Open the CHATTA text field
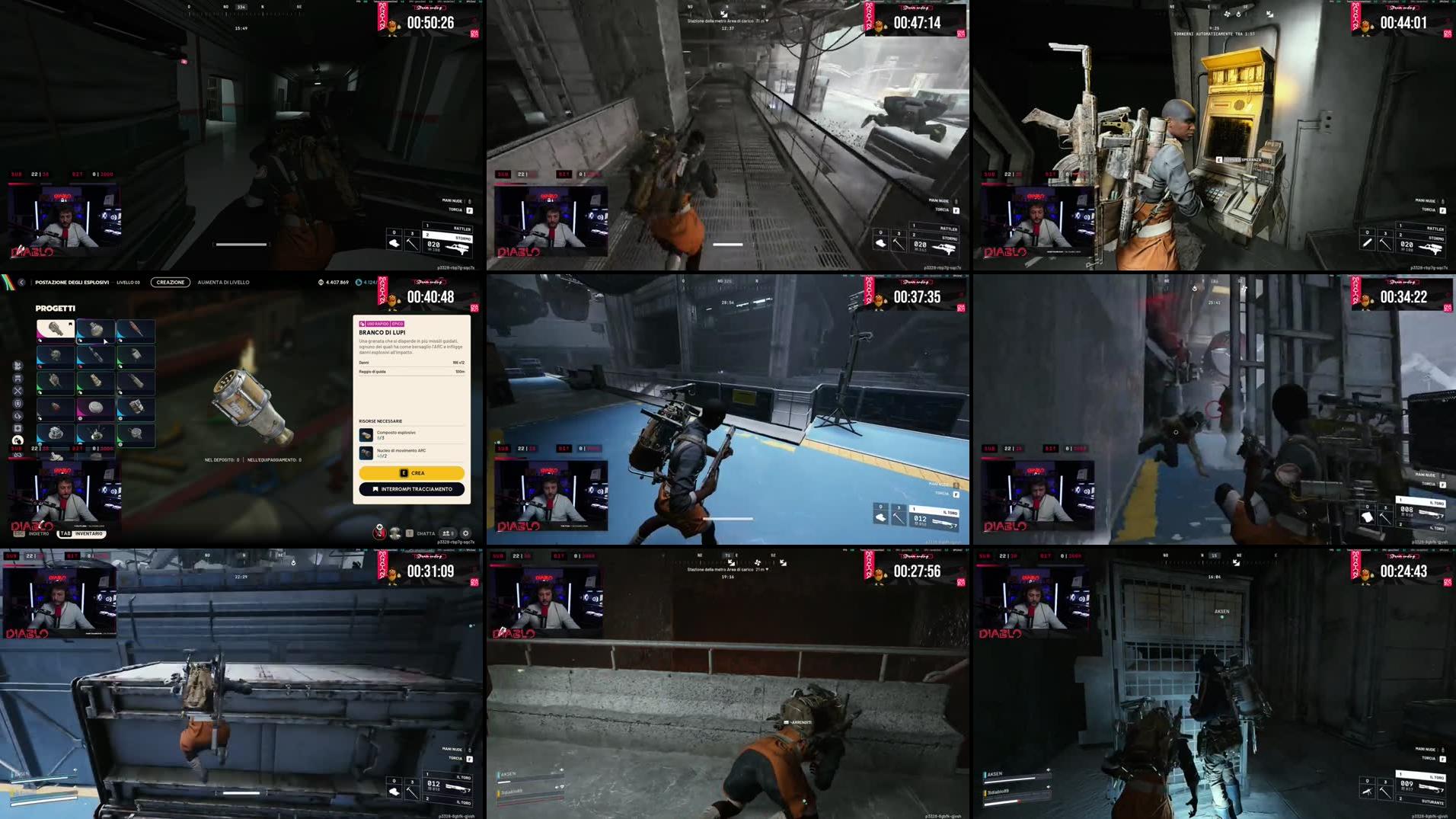 coord(424,532)
